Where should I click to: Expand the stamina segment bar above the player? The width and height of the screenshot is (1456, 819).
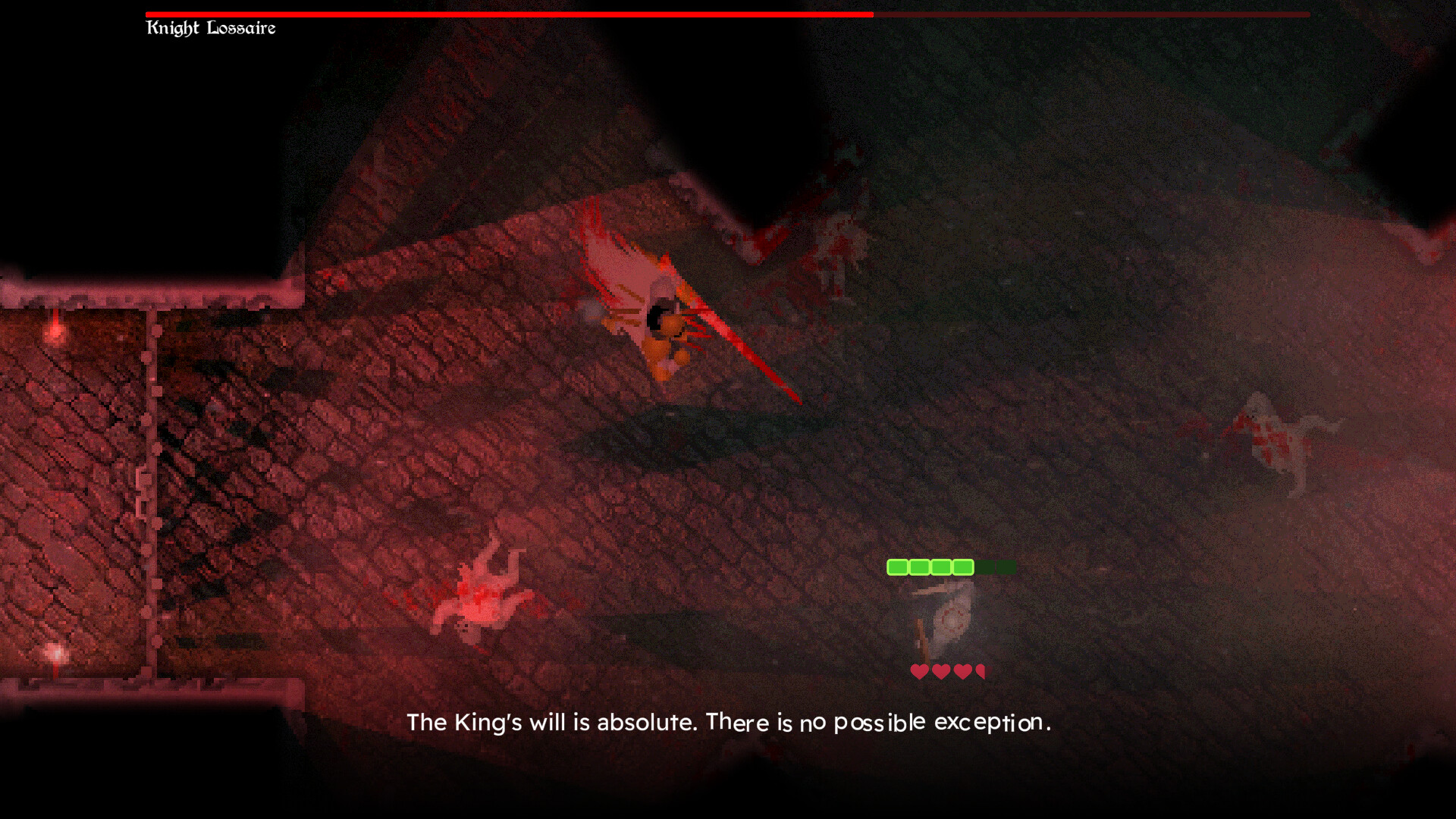tap(950, 566)
